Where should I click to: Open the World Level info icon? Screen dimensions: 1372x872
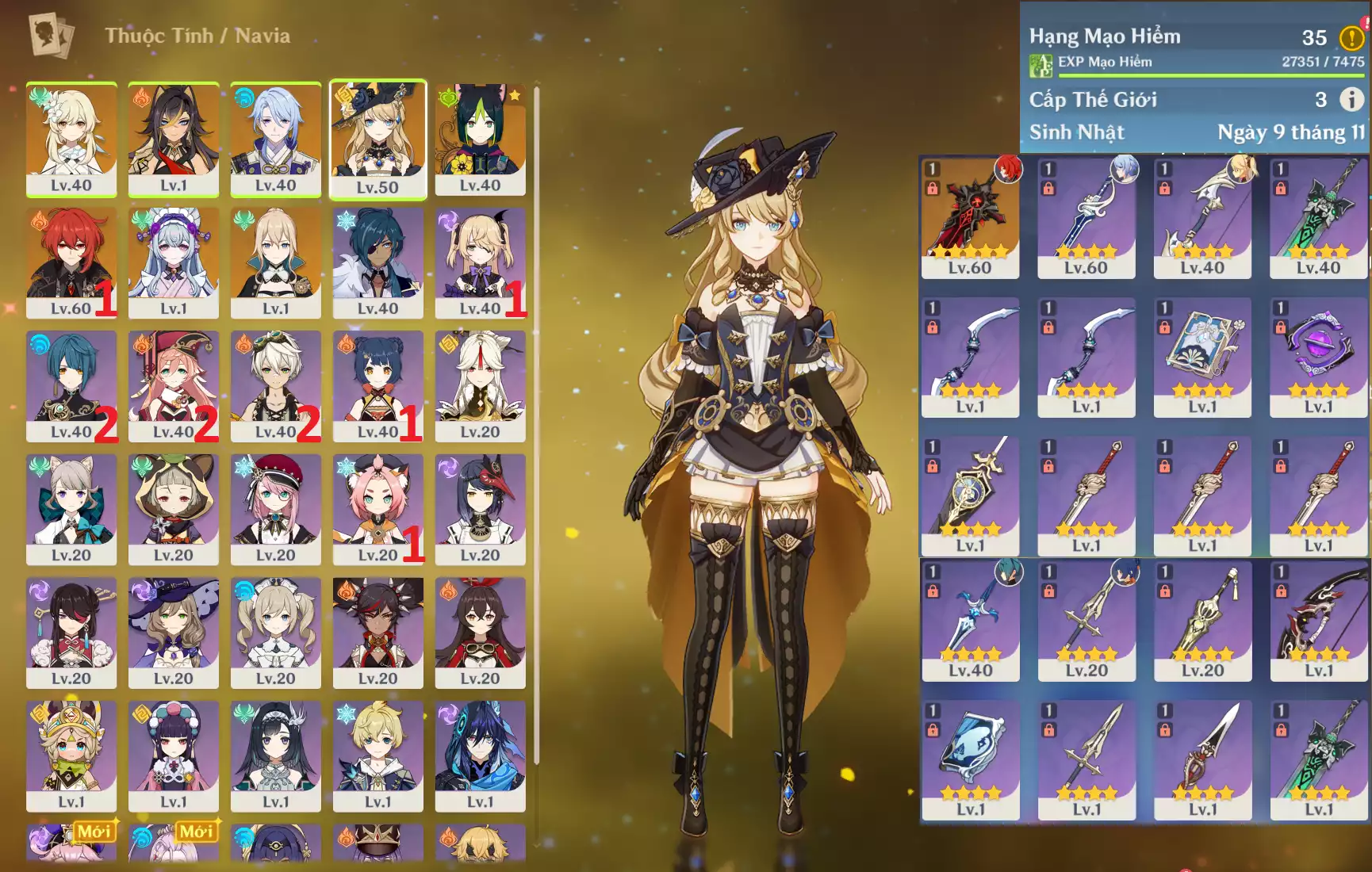pyautogui.click(x=1351, y=99)
